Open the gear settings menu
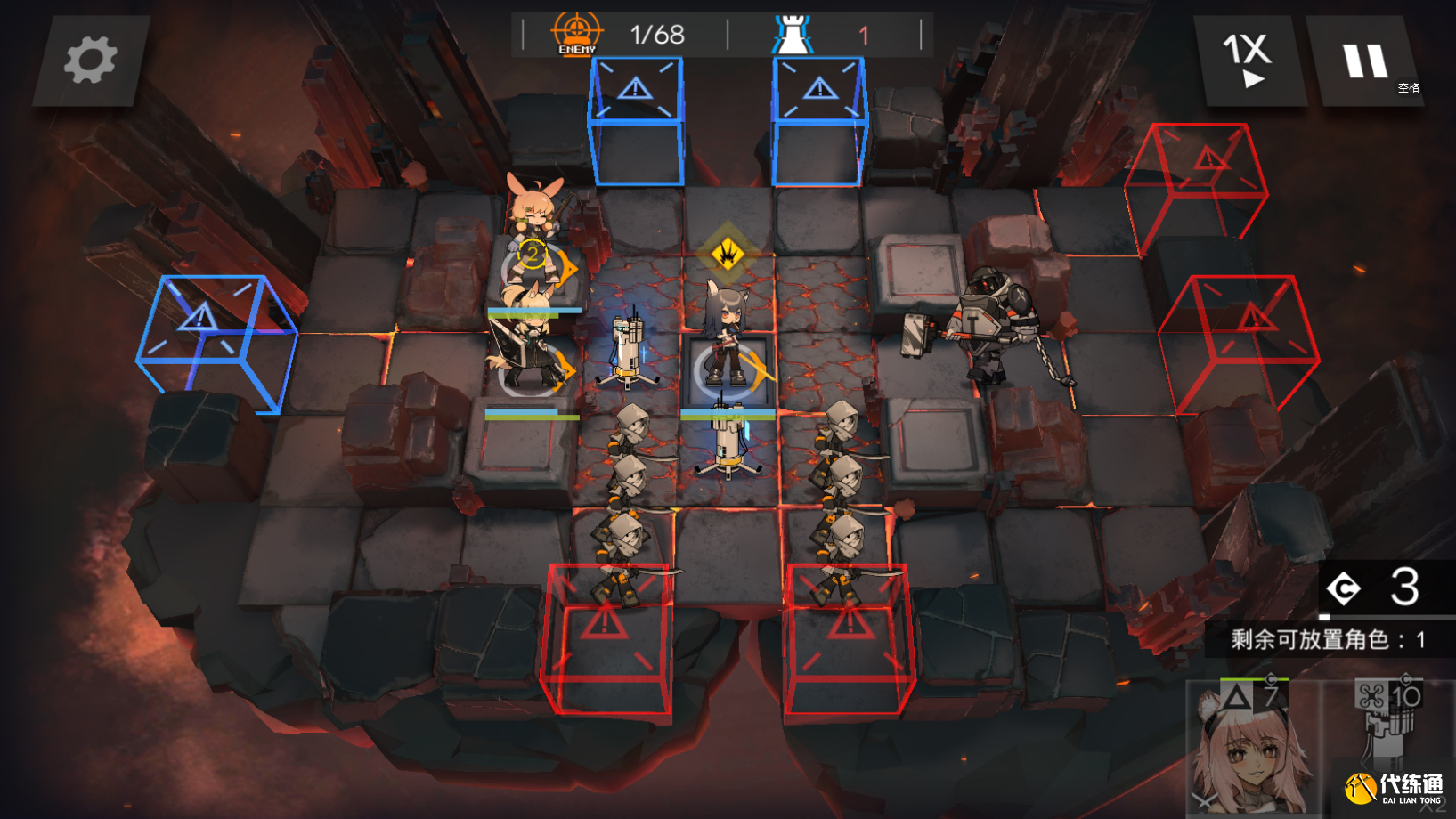The width and height of the screenshot is (1456, 819). [x=89, y=61]
